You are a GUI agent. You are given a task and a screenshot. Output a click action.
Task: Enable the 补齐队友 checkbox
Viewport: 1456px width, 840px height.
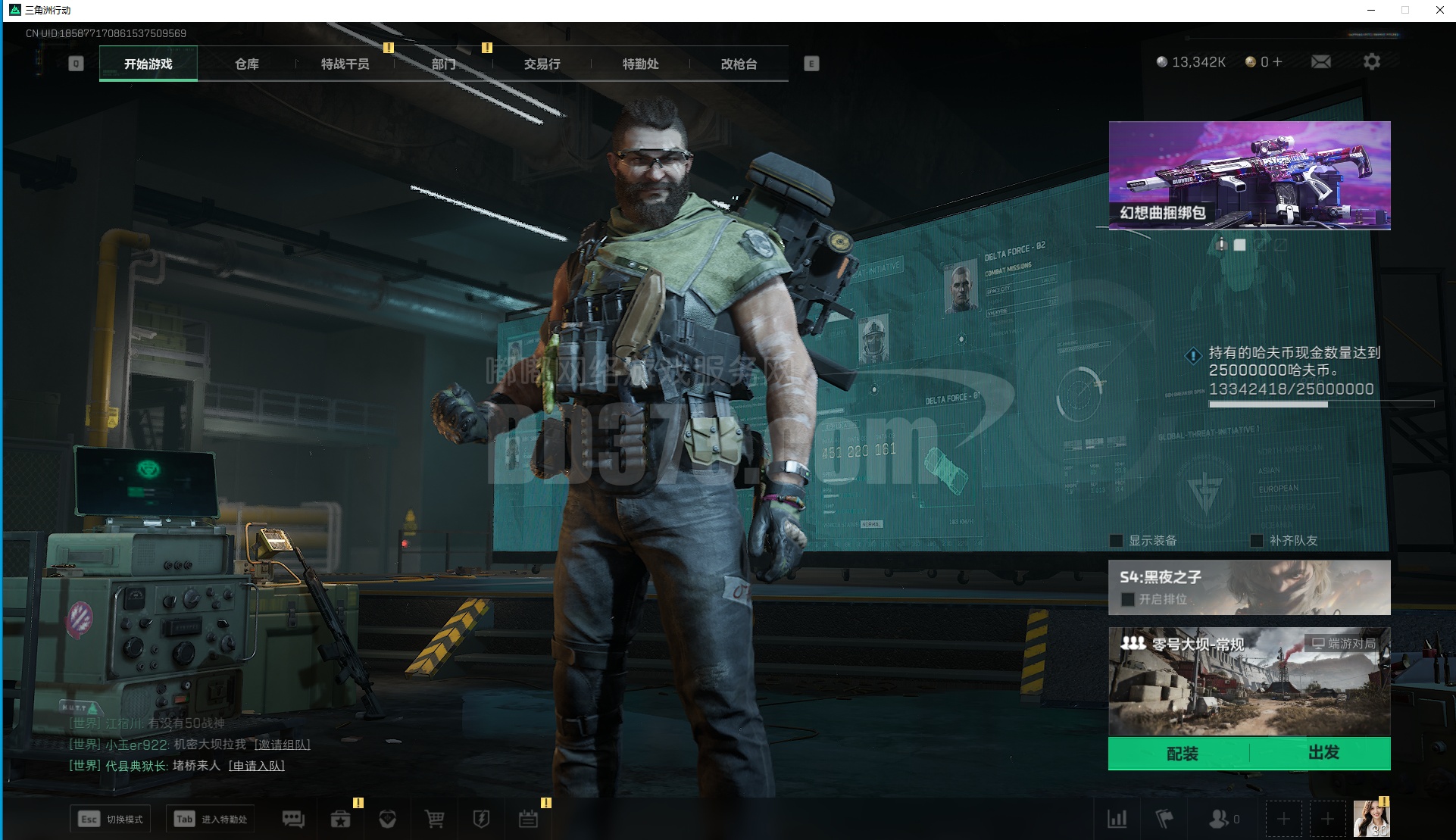(x=1257, y=541)
